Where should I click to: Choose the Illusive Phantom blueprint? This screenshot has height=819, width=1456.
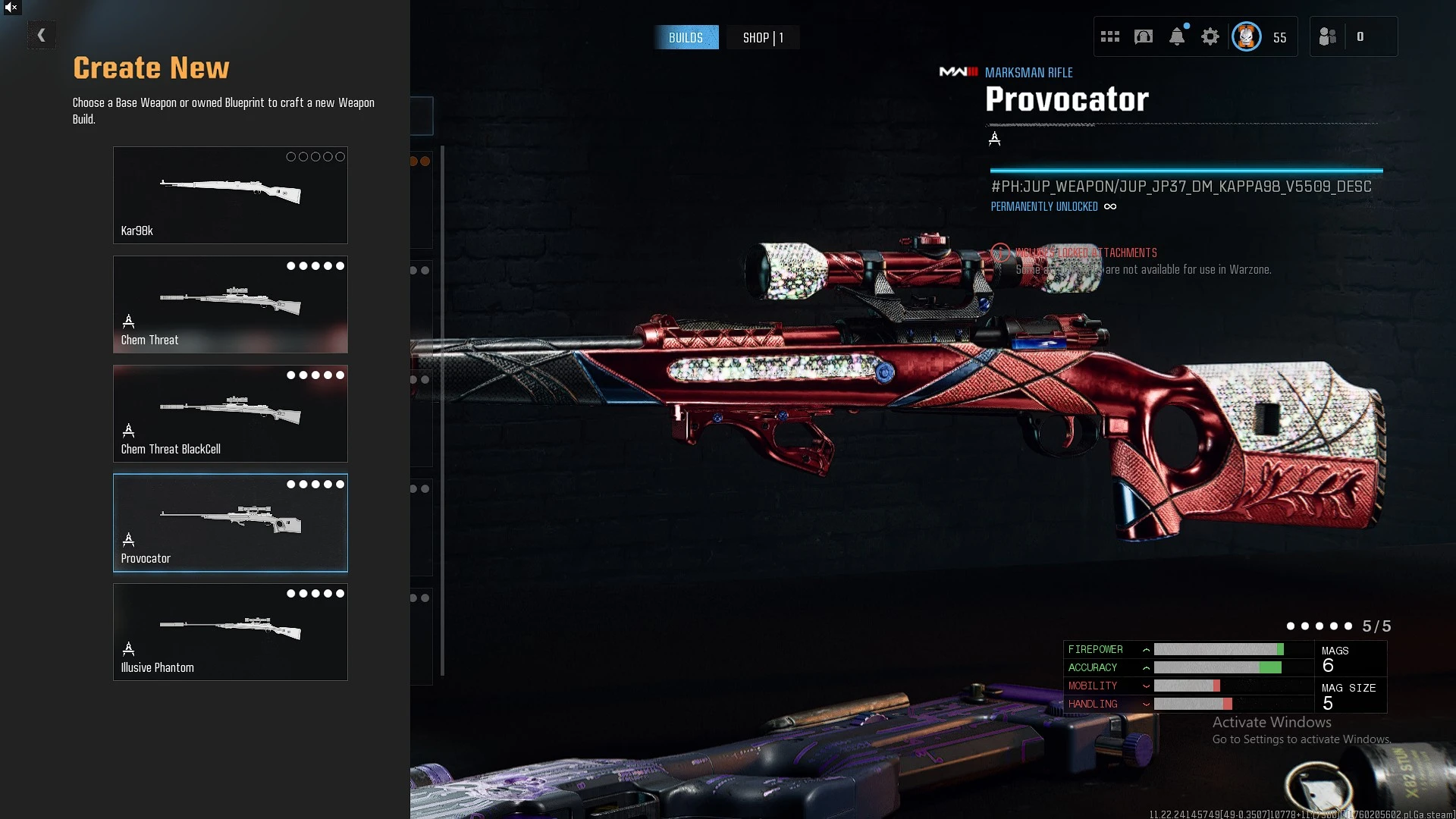(x=230, y=632)
